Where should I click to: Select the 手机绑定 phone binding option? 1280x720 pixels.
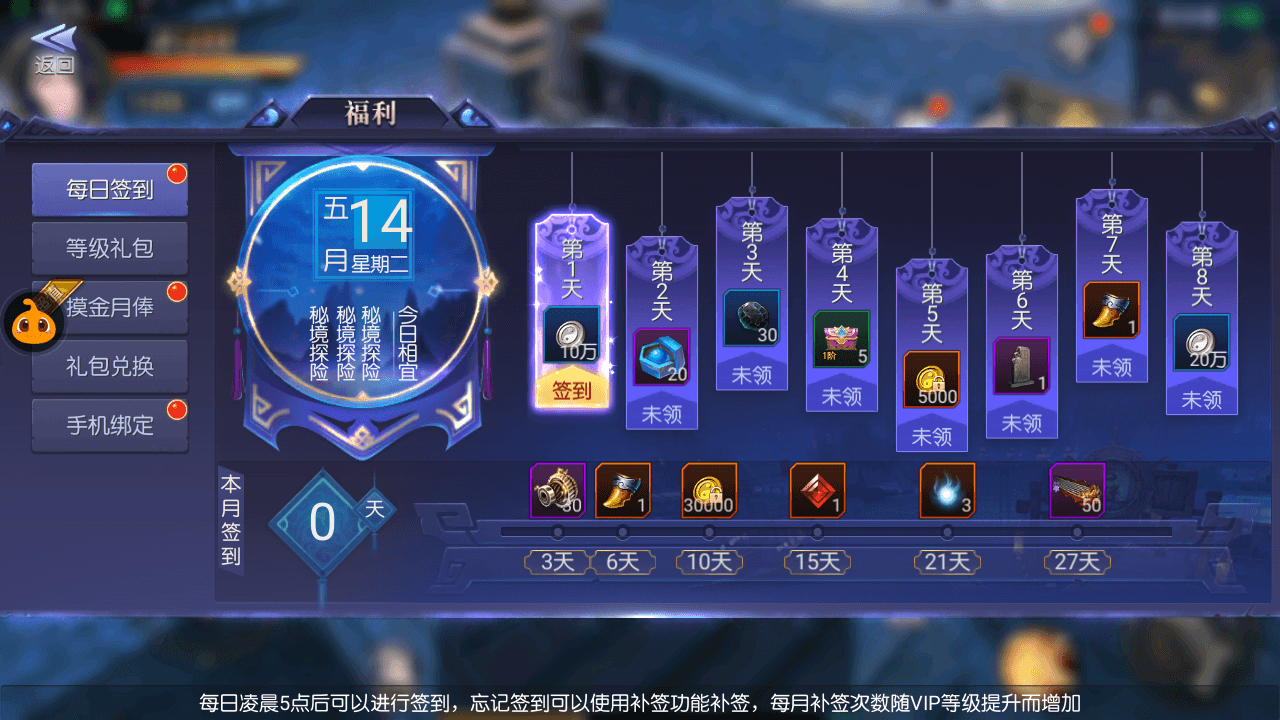click(110, 425)
